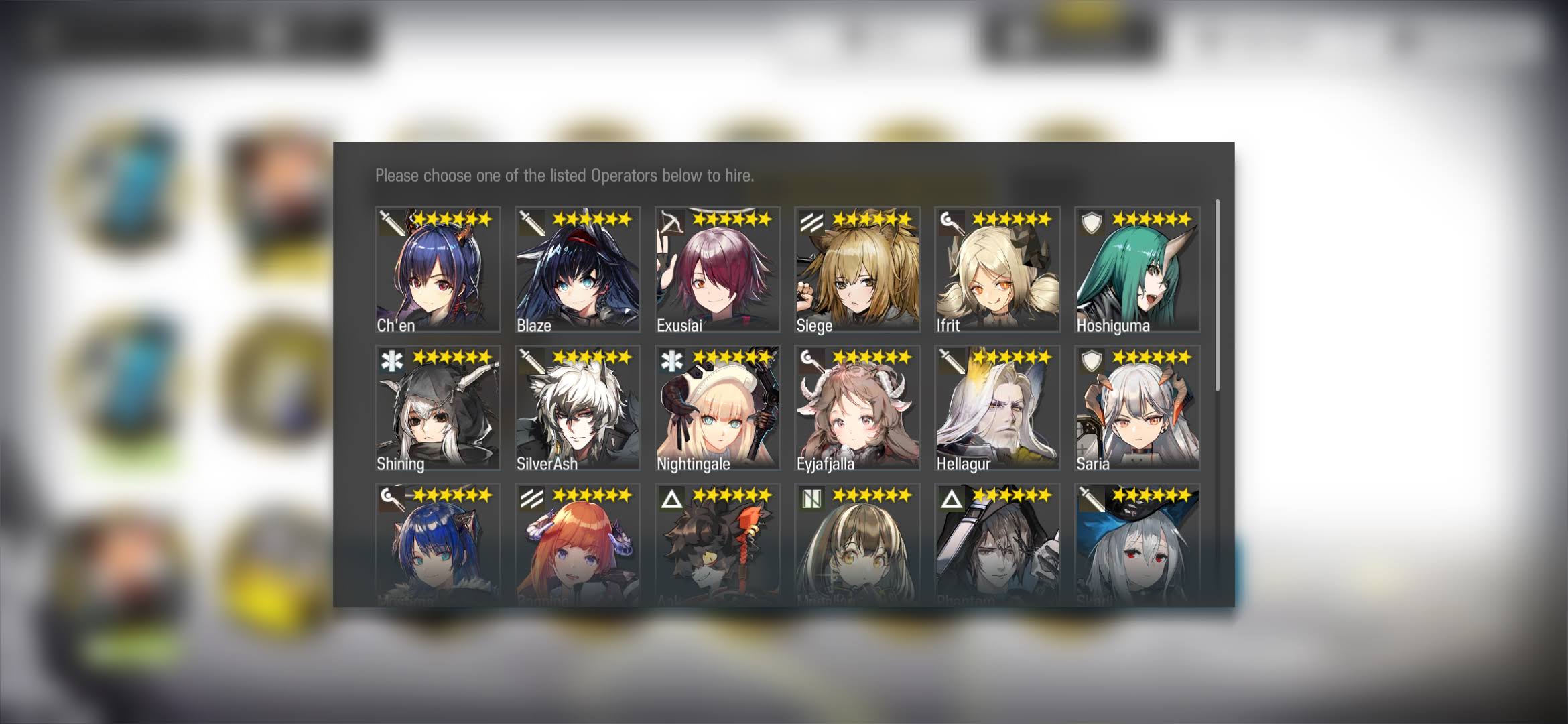1568x724 pixels.
Task: Choose Shining from the listed operators
Action: pyautogui.click(x=438, y=408)
